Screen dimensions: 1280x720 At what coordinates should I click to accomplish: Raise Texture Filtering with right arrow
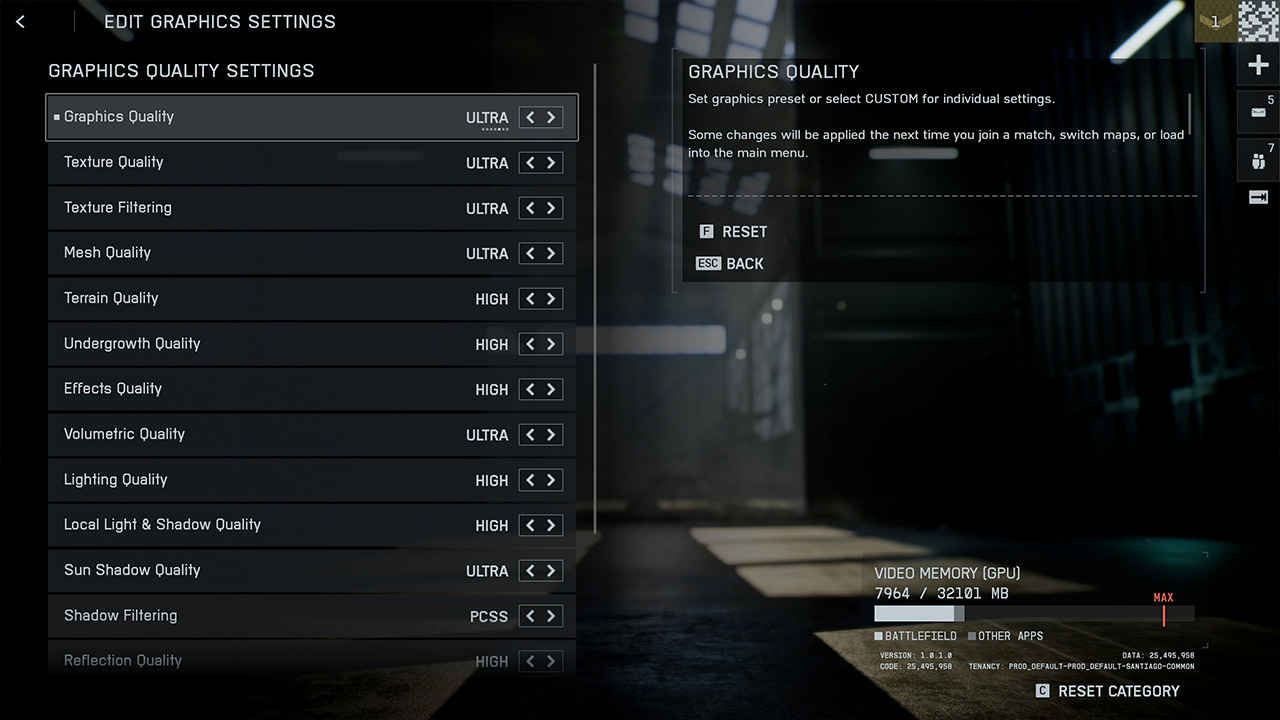[x=551, y=208]
